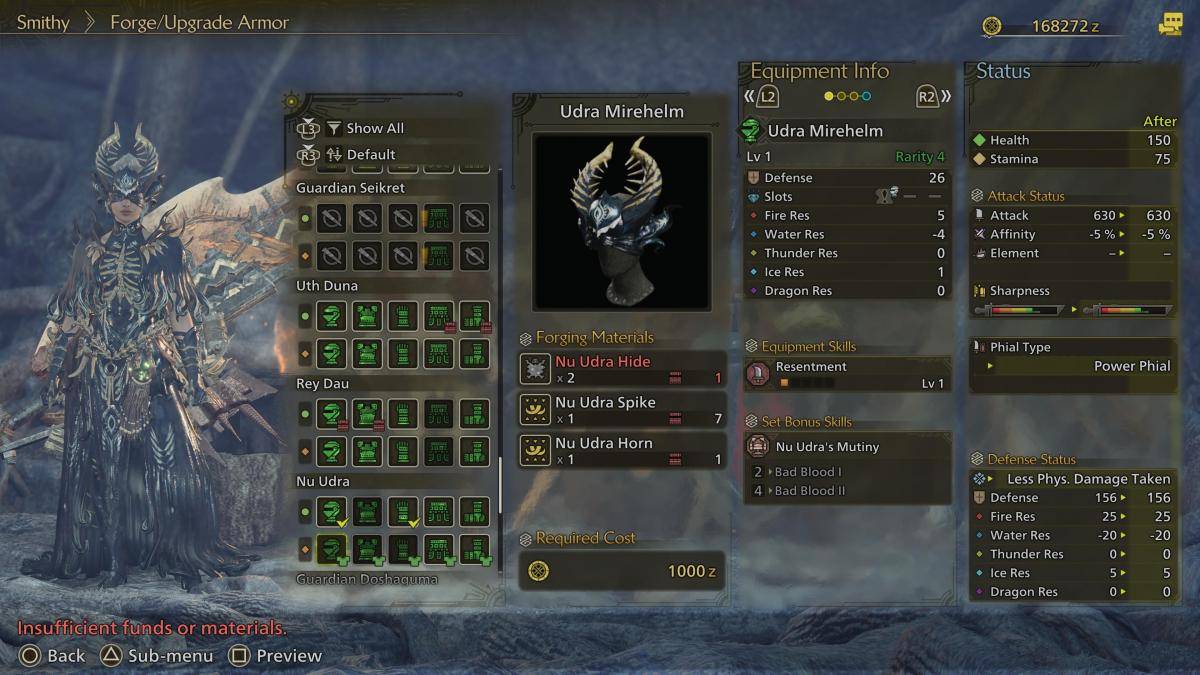View the Resentment equipment skill
The image size is (1200, 675).
pyautogui.click(x=846, y=374)
